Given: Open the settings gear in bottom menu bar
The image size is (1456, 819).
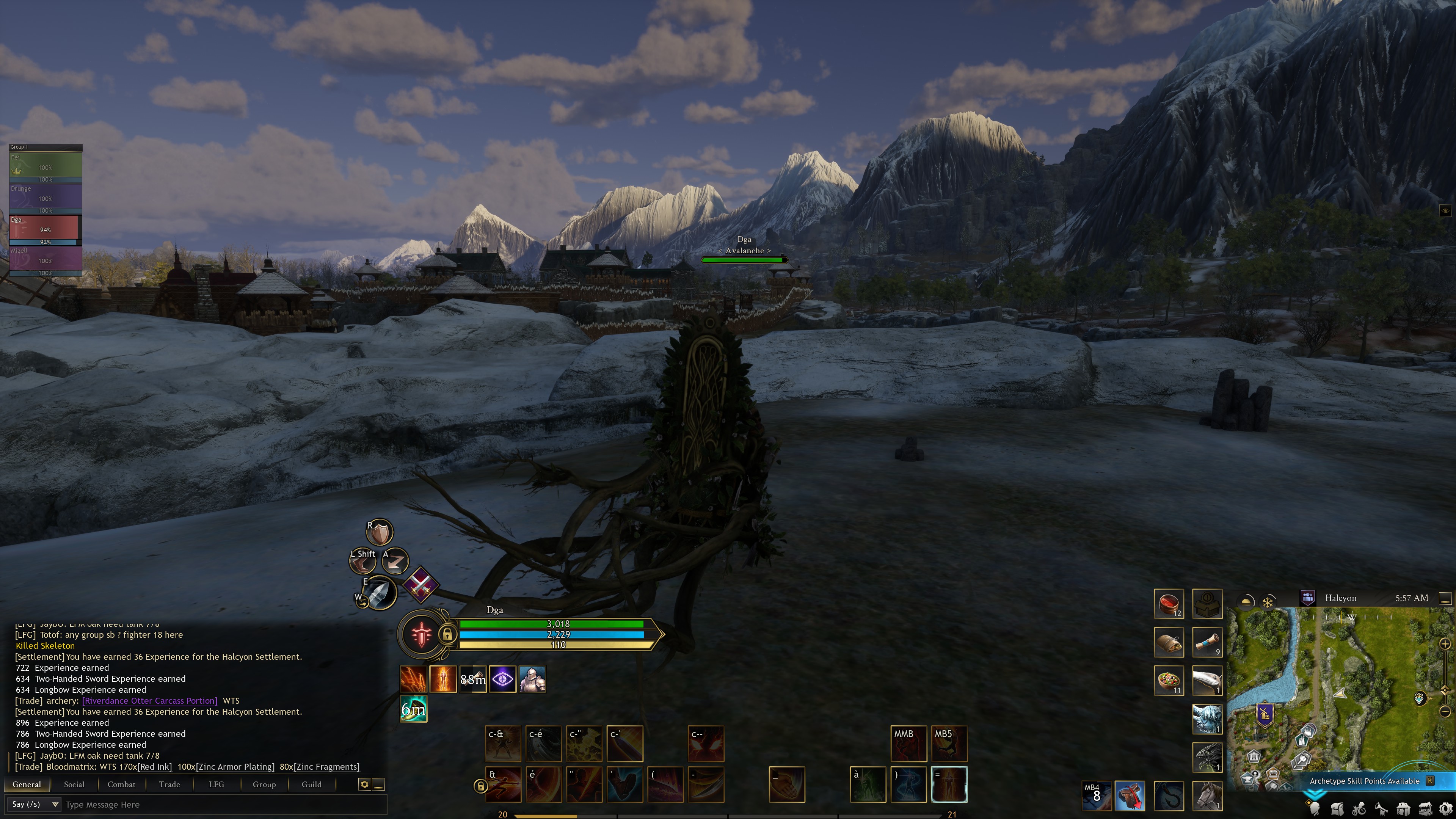Looking at the screenshot, I should click(x=1445, y=809).
